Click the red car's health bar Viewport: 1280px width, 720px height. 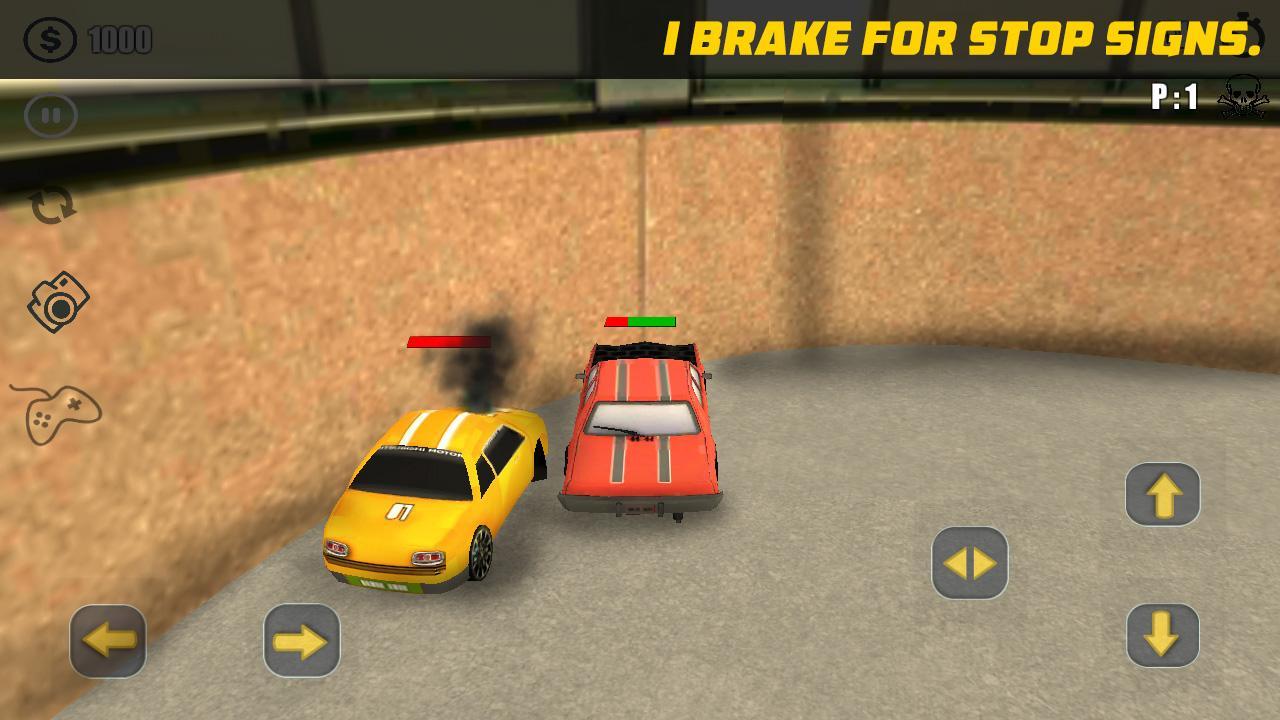point(640,320)
